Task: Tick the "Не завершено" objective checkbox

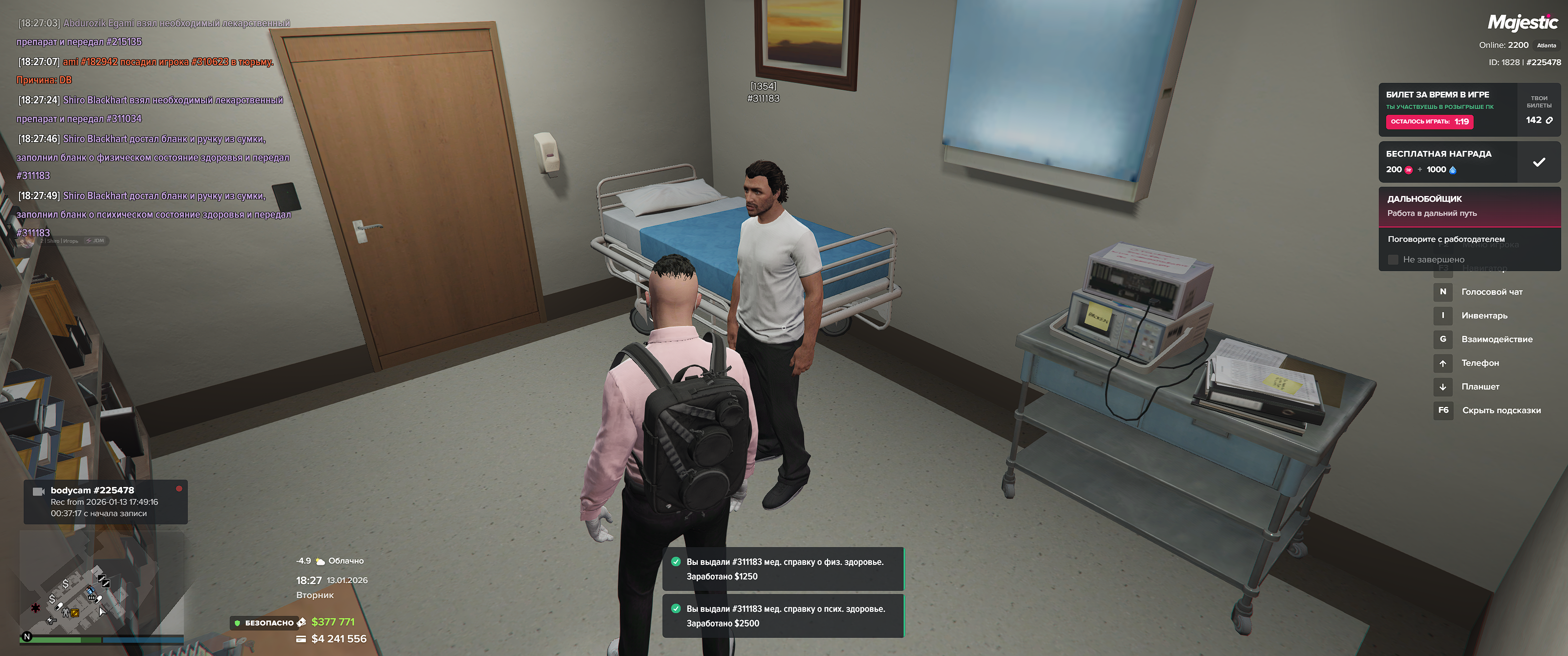Action: pyautogui.click(x=1393, y=260)
